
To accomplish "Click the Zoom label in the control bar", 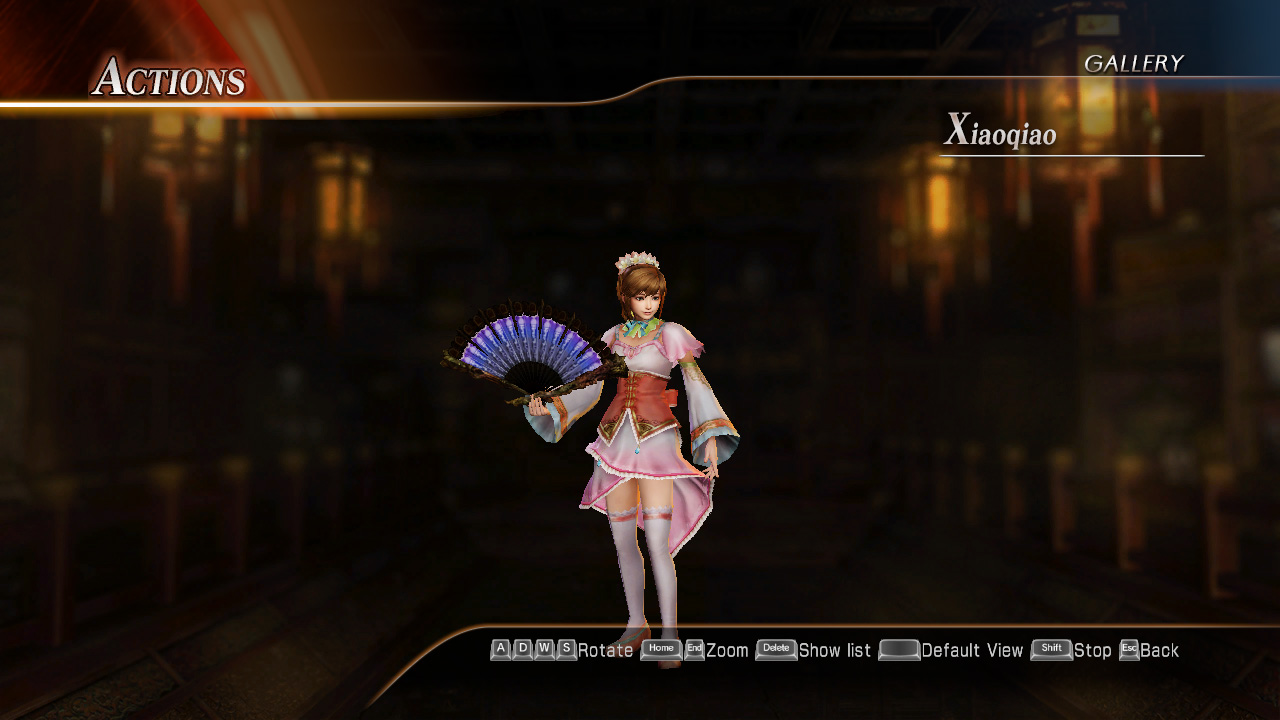I will pyautogui.click(x=726, y=650).
